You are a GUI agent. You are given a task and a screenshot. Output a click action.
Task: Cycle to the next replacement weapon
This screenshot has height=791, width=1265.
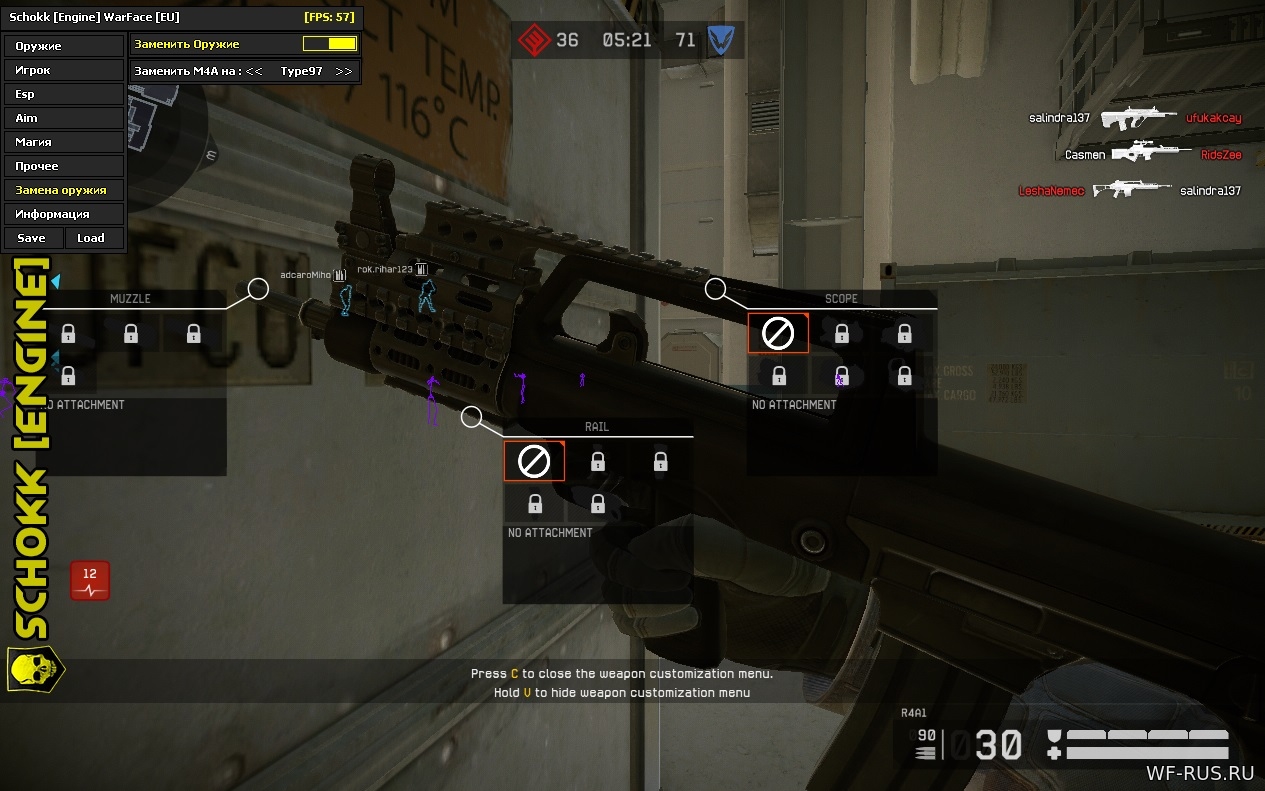coord(344,71)
